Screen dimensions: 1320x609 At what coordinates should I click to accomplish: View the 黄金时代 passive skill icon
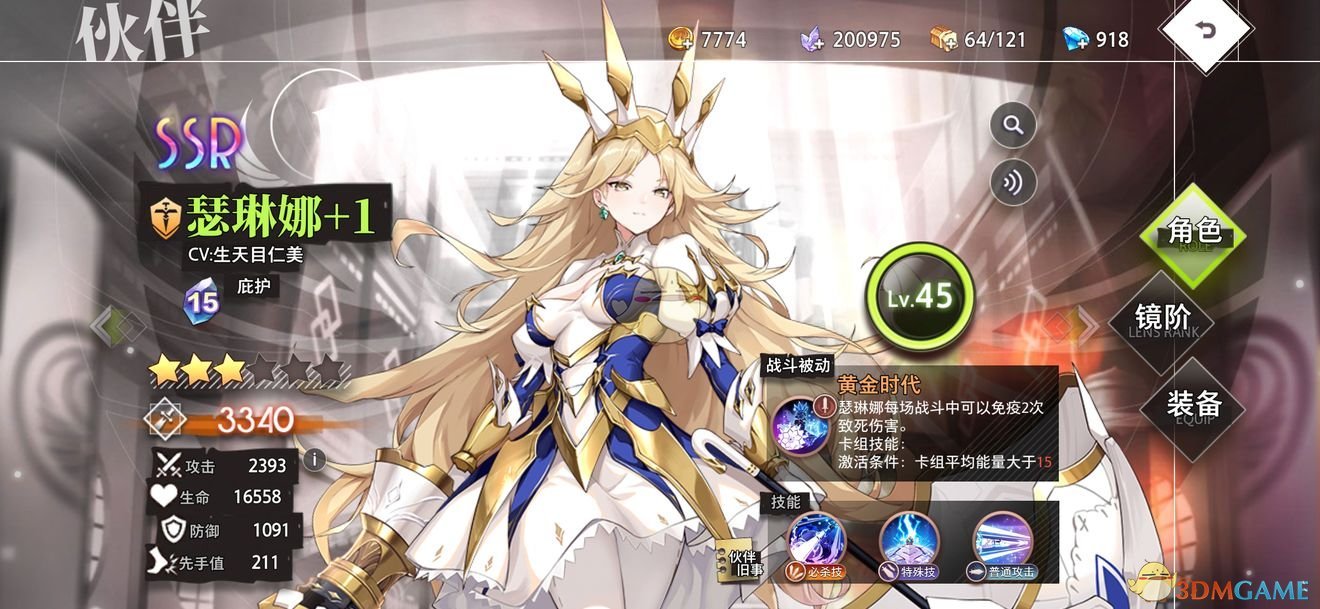coord(799,423)
